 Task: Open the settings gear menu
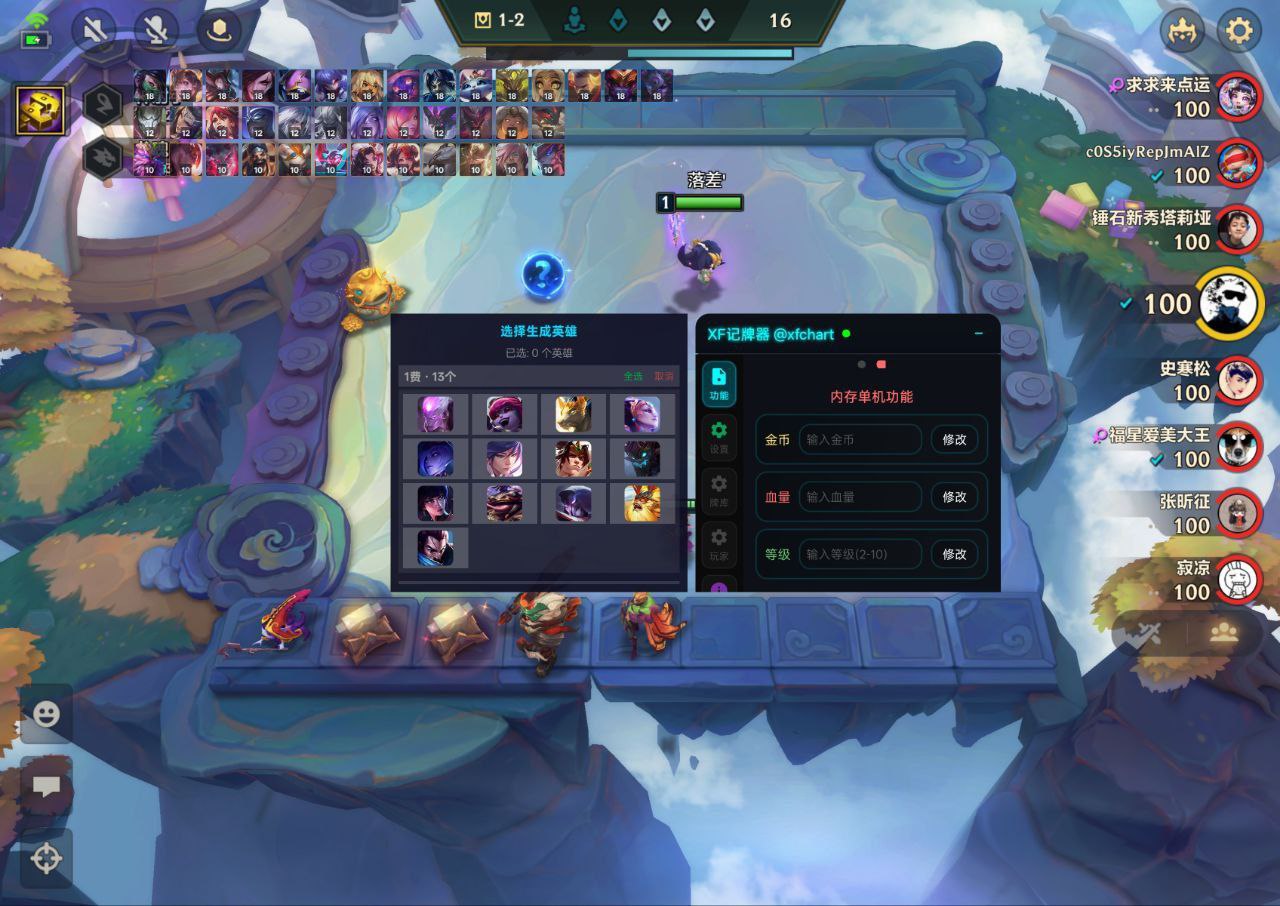point(1238,31)
